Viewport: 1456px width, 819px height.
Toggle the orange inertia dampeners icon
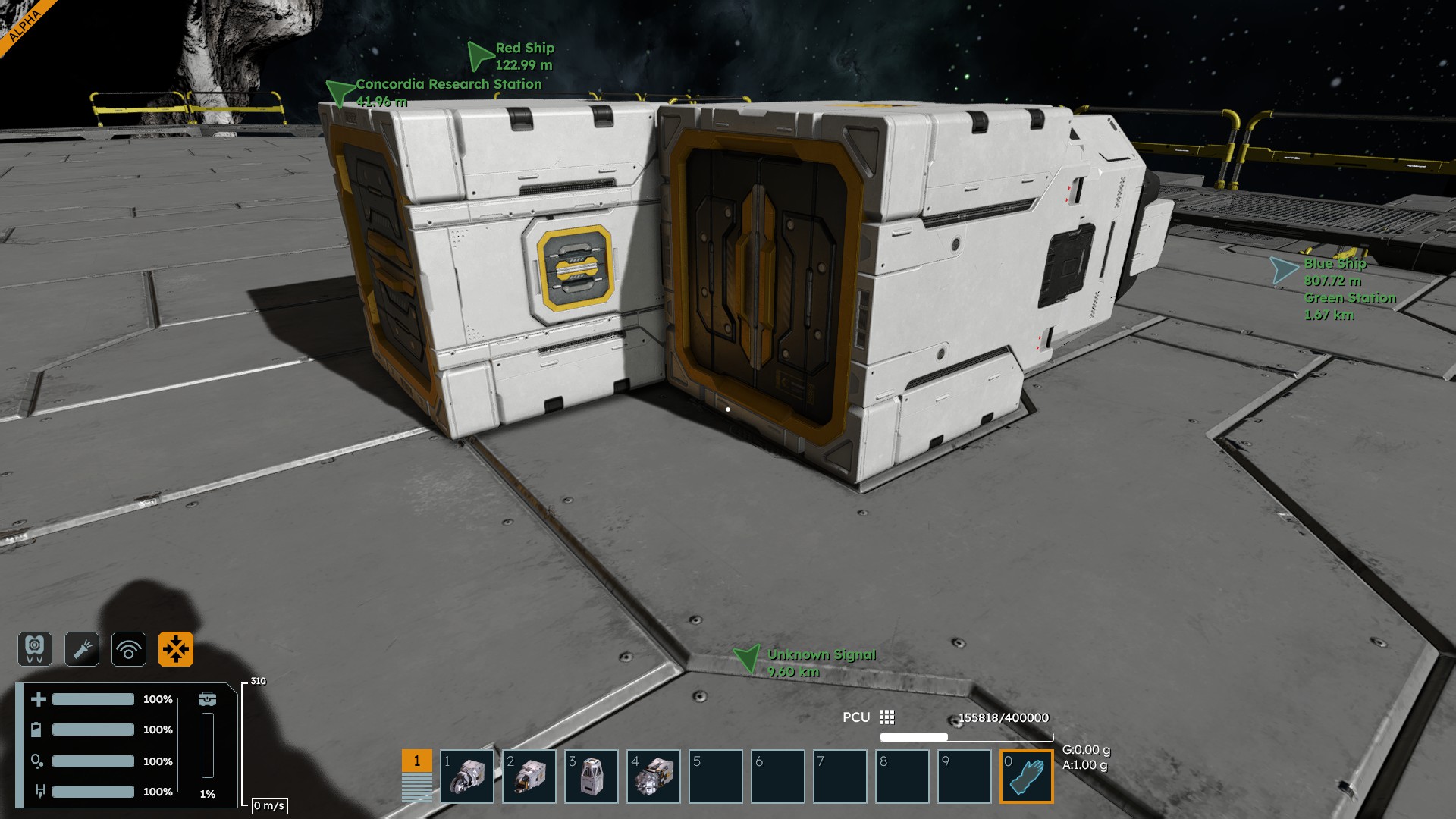[x=176, y=649]
